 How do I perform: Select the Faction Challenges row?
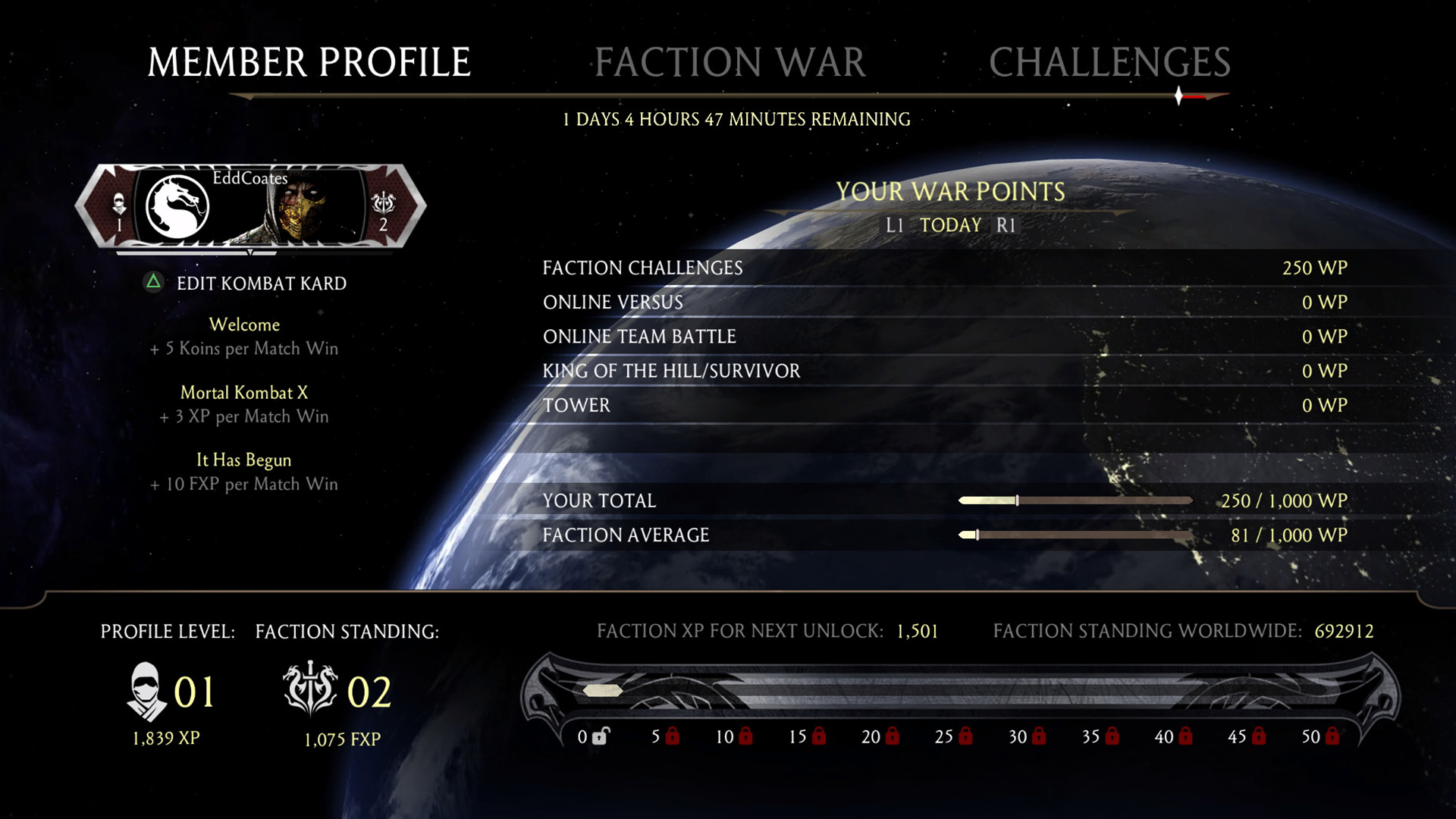(x=944, y=268)
